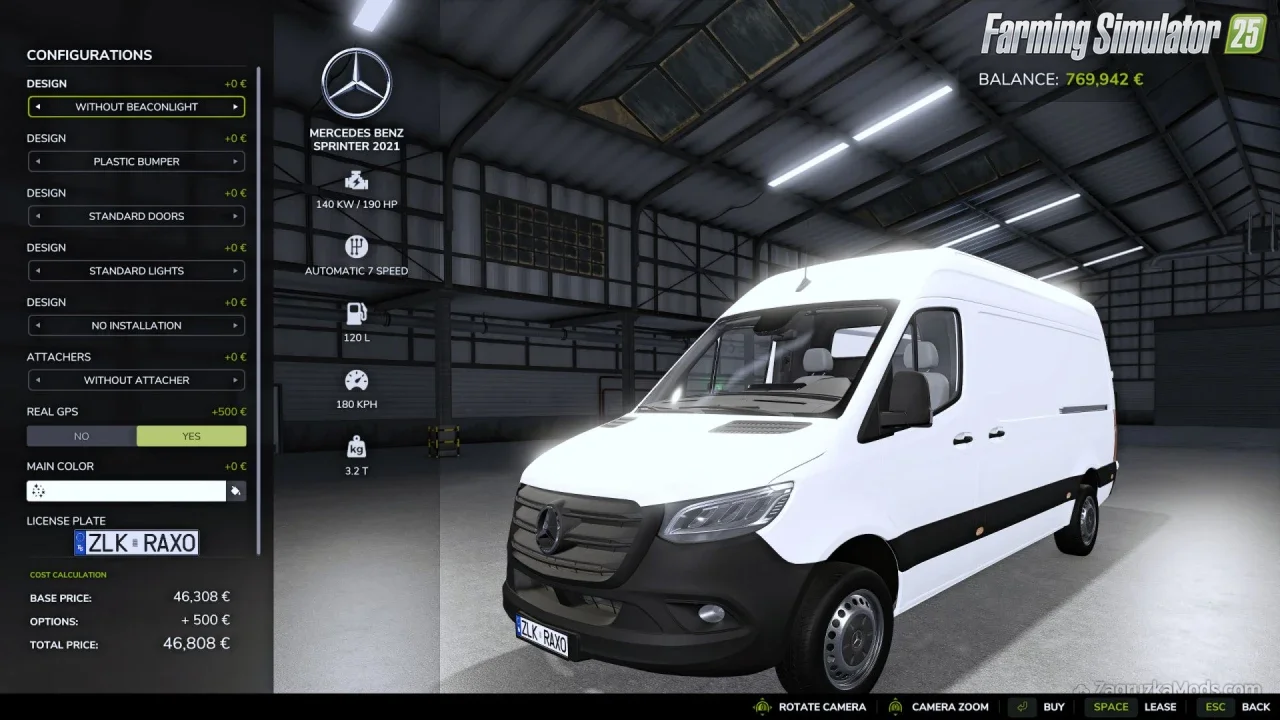Click the paint bucket color picker icon
The width and height of the screenshot is (1280, 720).
tap(236, 491)
